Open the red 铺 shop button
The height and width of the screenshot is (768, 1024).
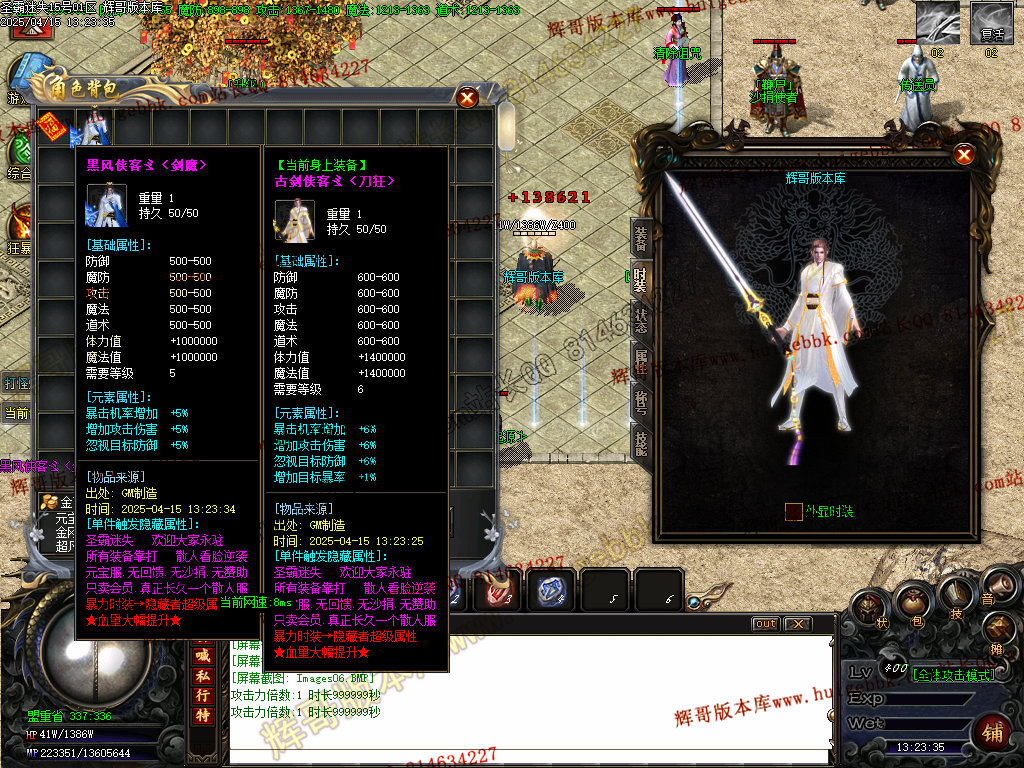click(992, 731)
